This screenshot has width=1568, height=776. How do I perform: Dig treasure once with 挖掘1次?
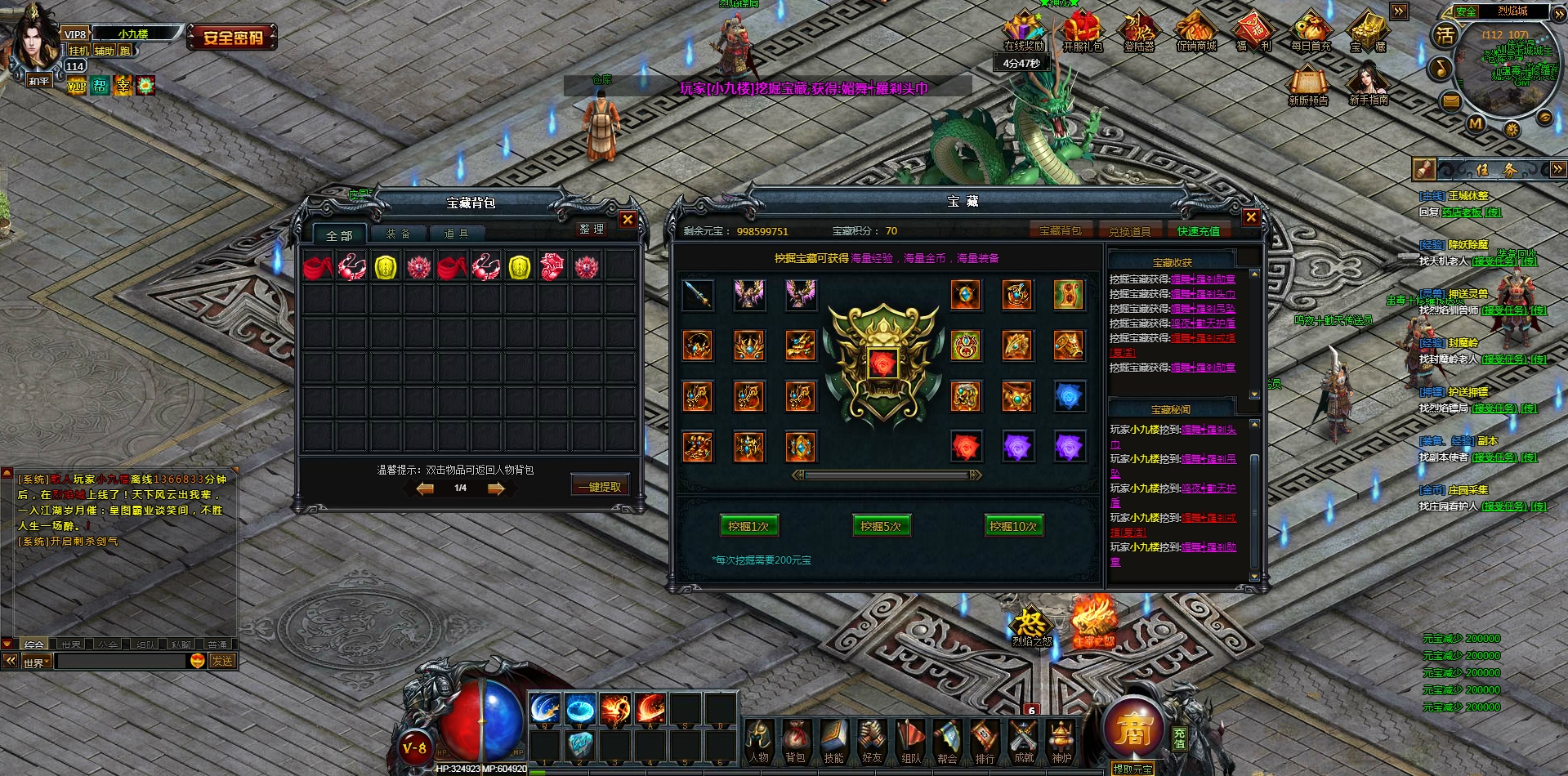click(x=748, y=526)
